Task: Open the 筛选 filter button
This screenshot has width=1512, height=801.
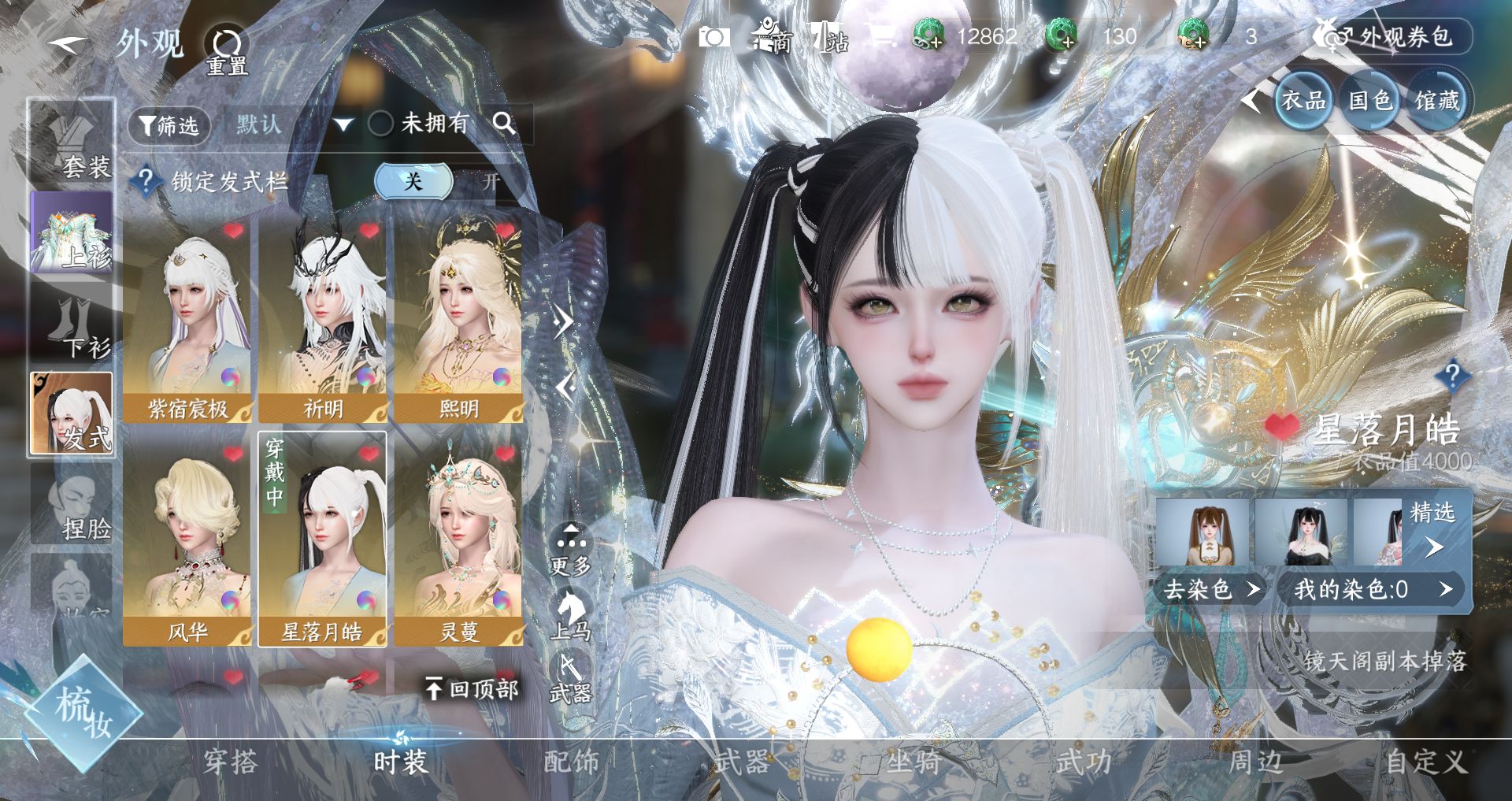Action: click(169, 124)
